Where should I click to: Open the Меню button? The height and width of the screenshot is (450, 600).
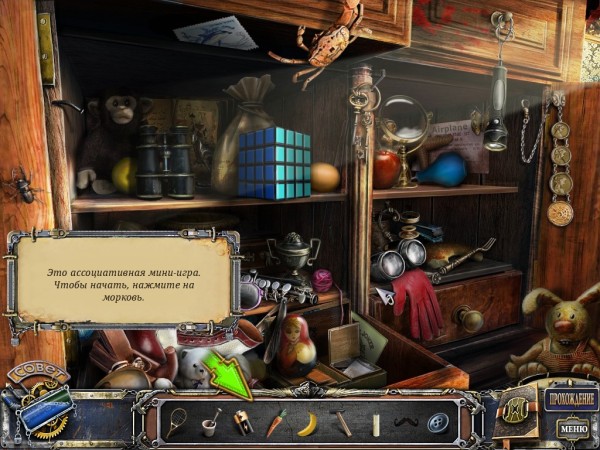(x=573, y=430)
